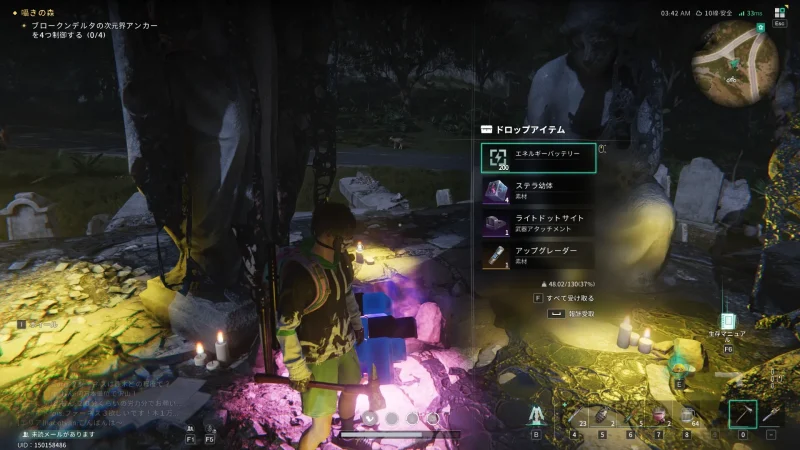Open the manual book icon
The height and width of the screenshot is (450, 800).
coord(727,325)
